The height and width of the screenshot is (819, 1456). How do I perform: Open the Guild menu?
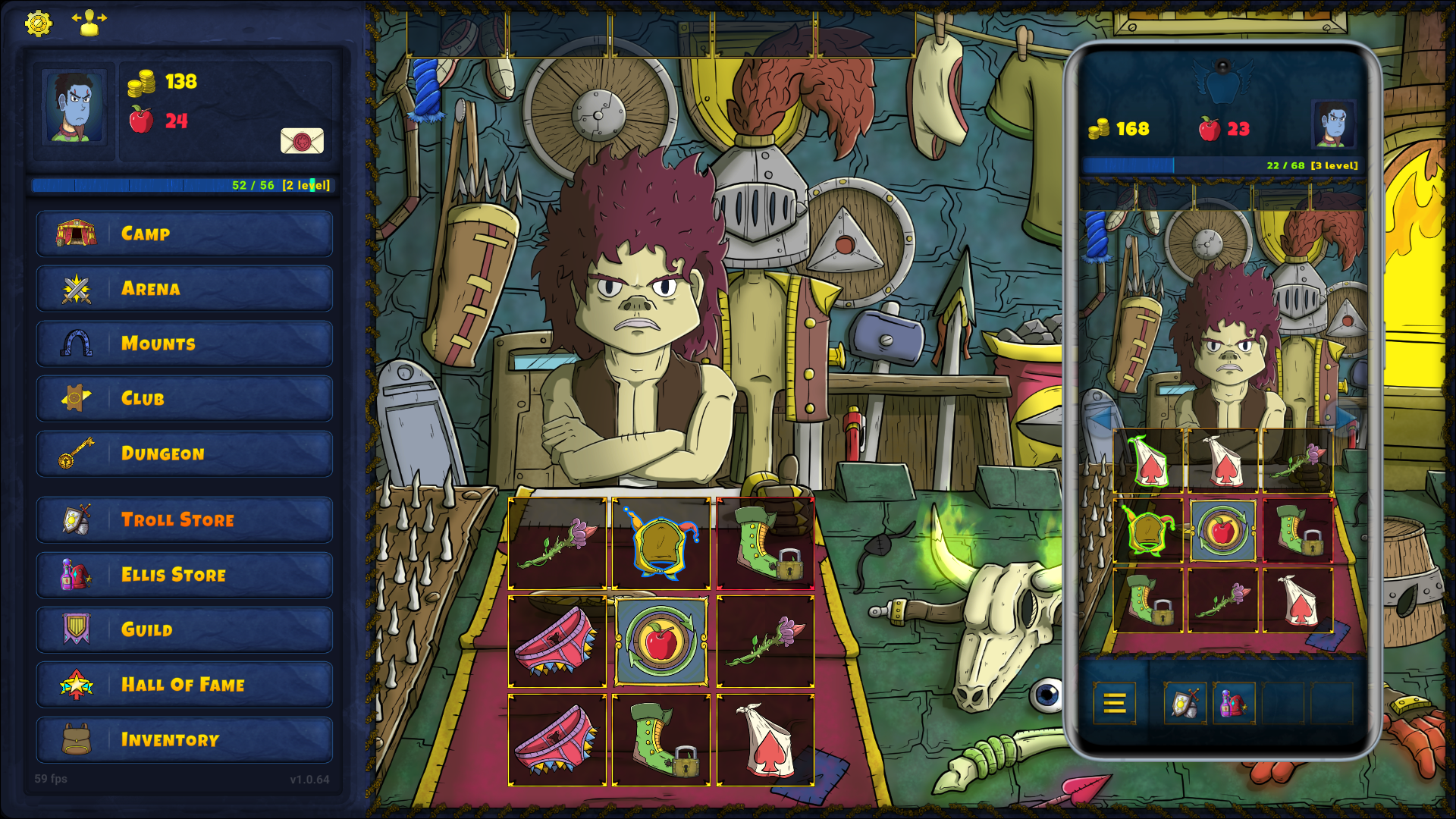coord(184,630)
